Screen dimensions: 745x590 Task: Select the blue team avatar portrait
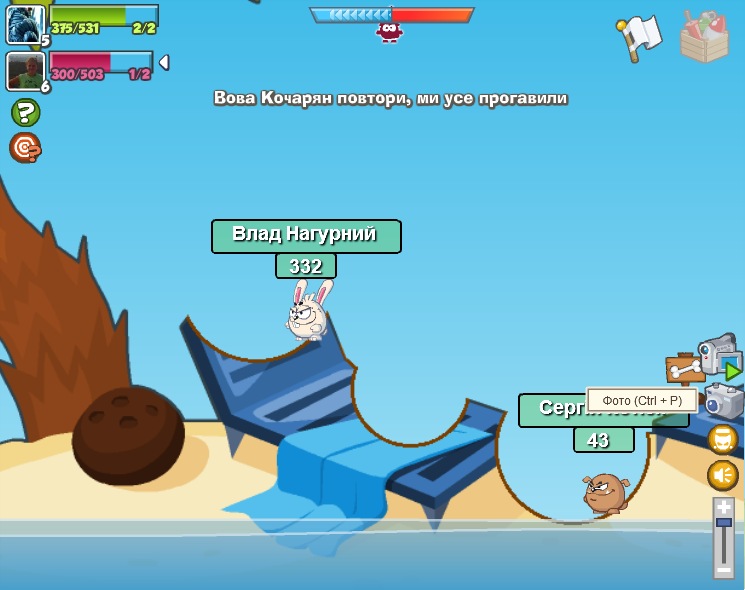(x=24, y=24)
